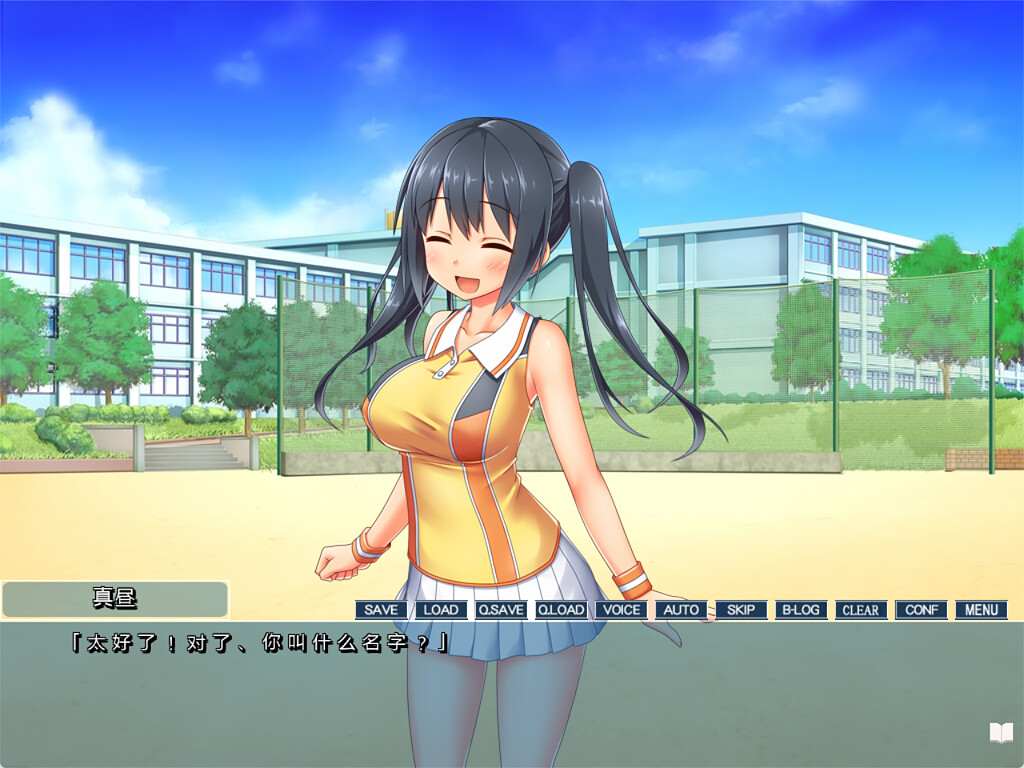Image resolution: width=1024 pixels, height=768 pixels.
Task: Click the book icon to advance dialogue
Action: pyautogui.click(x=1001, y=733)
